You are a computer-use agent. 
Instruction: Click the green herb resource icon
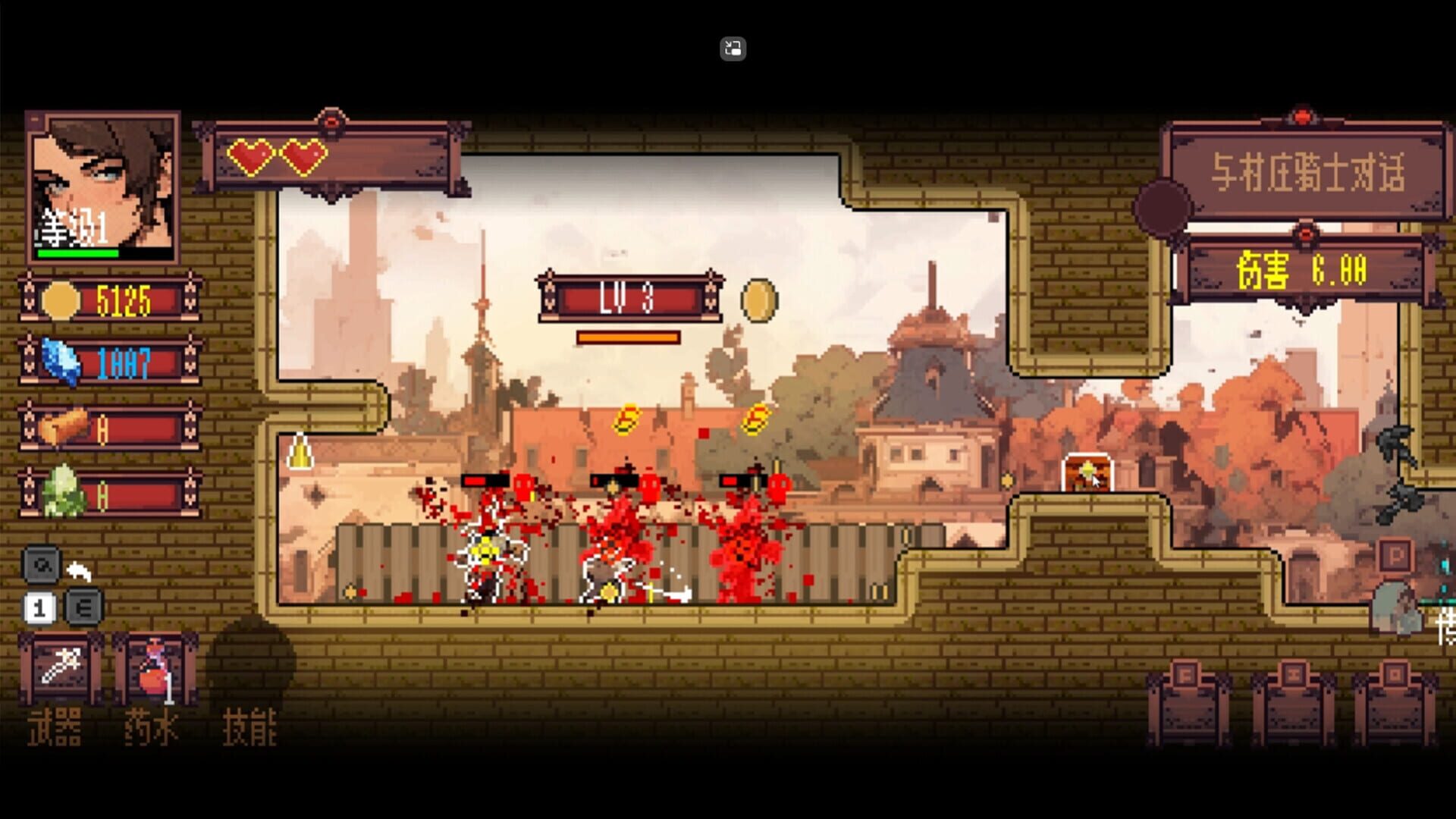(x=63, y=488)
